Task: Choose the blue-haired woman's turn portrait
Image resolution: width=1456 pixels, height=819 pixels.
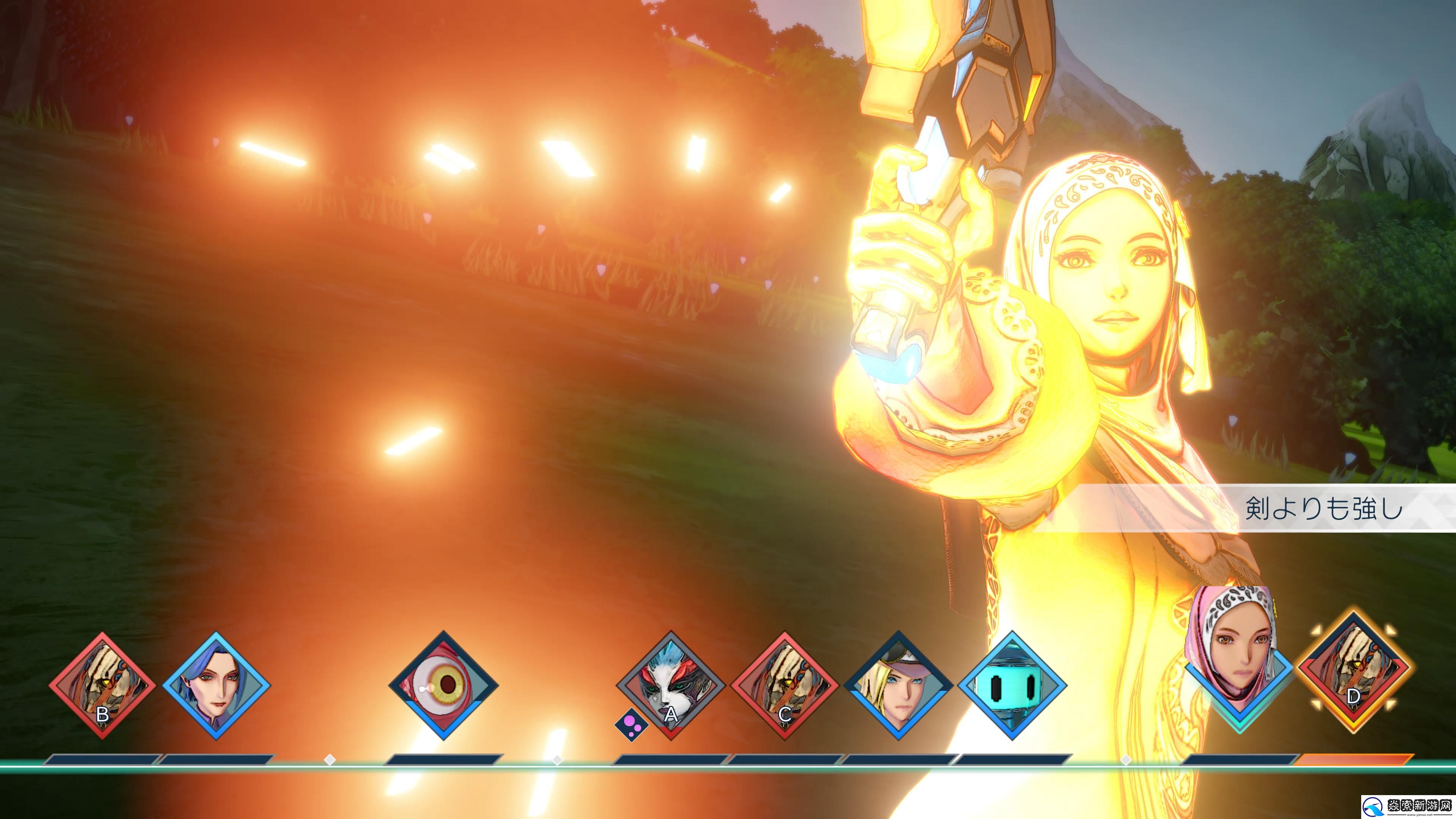Action: tap(216, 685)
